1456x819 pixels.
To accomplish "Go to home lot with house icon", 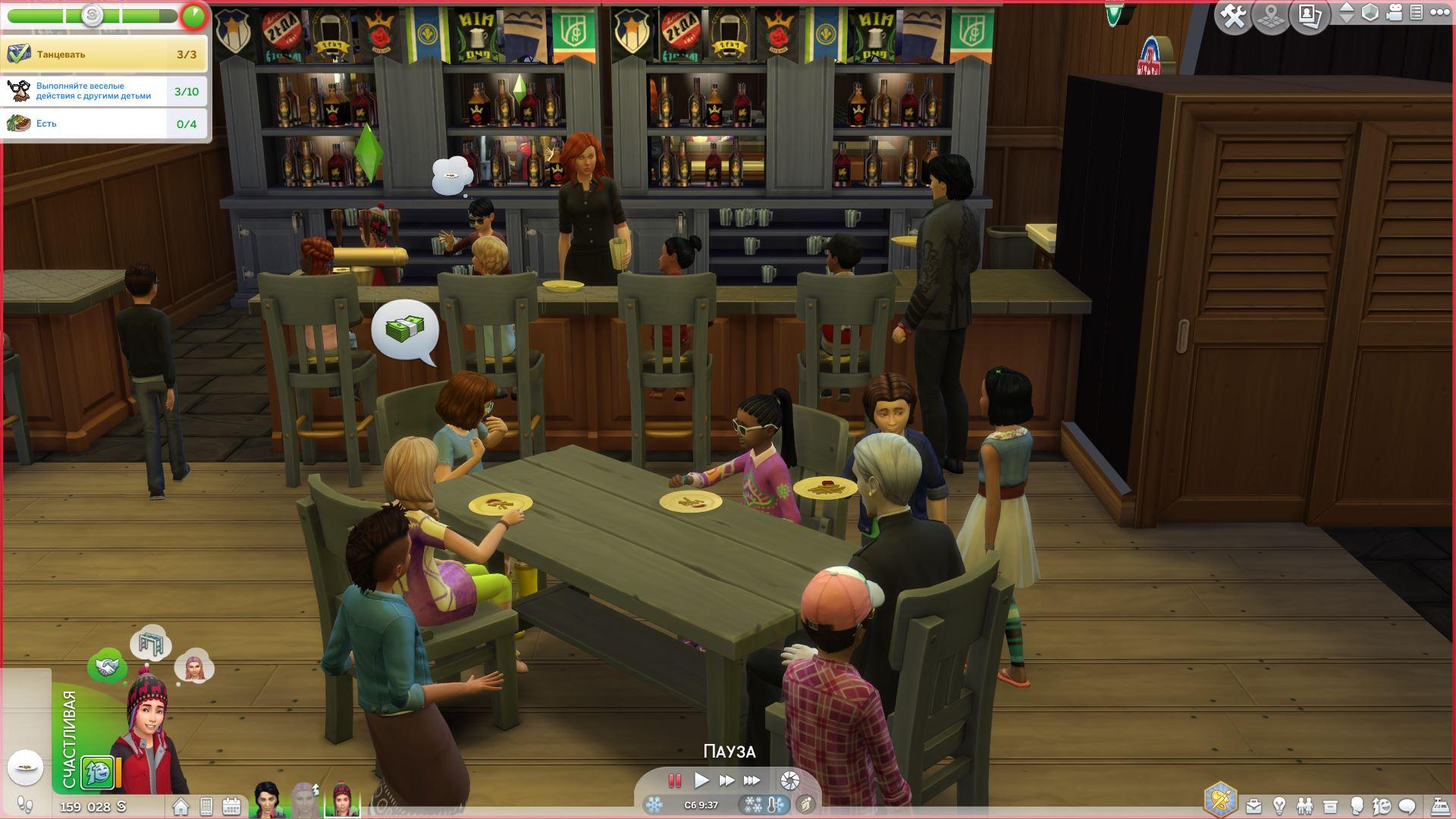I will click(180, 806).
